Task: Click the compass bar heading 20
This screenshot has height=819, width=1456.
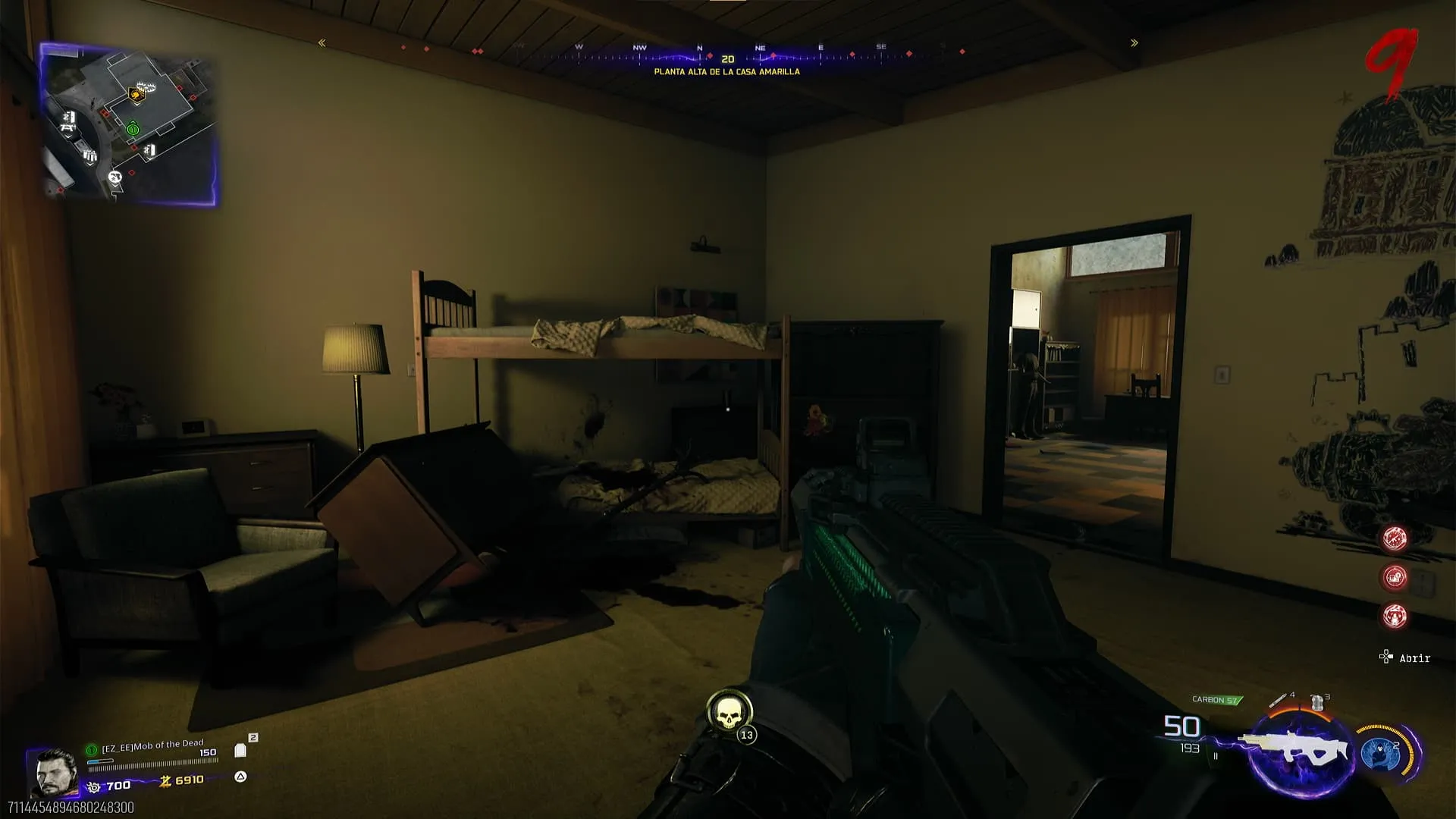Action: tap(727, 58)
